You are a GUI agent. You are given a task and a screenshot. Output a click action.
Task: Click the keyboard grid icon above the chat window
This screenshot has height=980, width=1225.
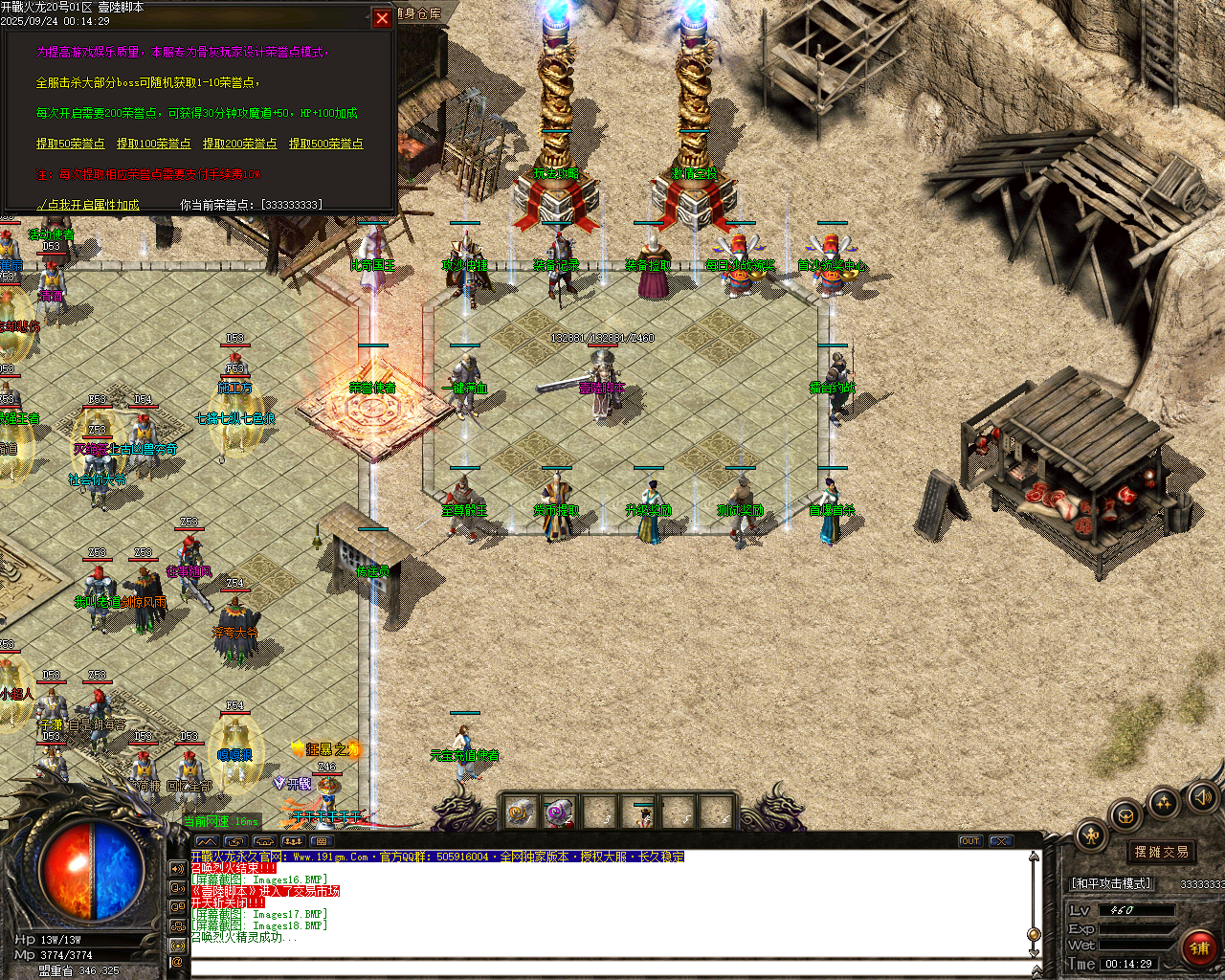pyautogui.click(x=322, y=841)
